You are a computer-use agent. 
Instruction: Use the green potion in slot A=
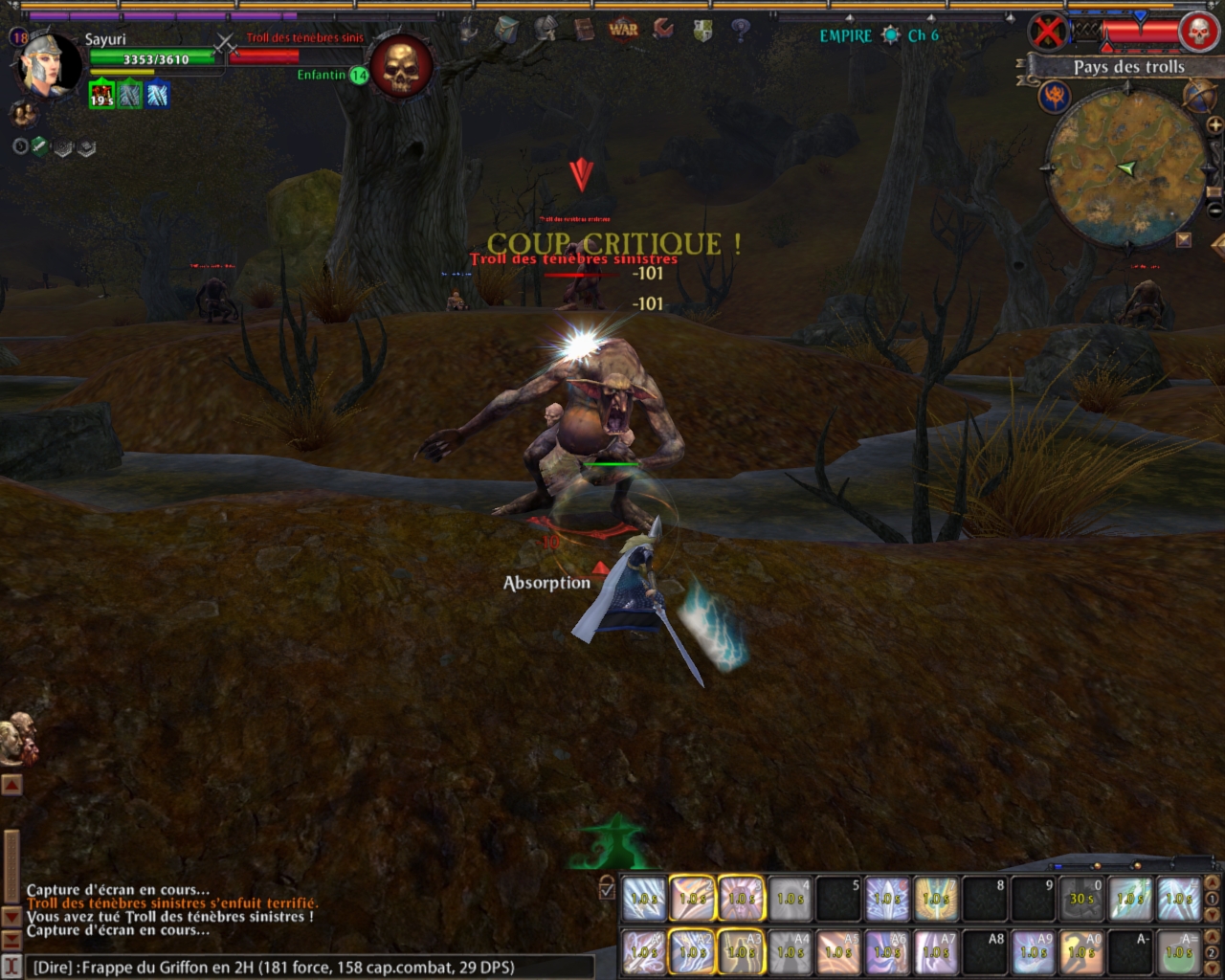(x=1178, y=952)
